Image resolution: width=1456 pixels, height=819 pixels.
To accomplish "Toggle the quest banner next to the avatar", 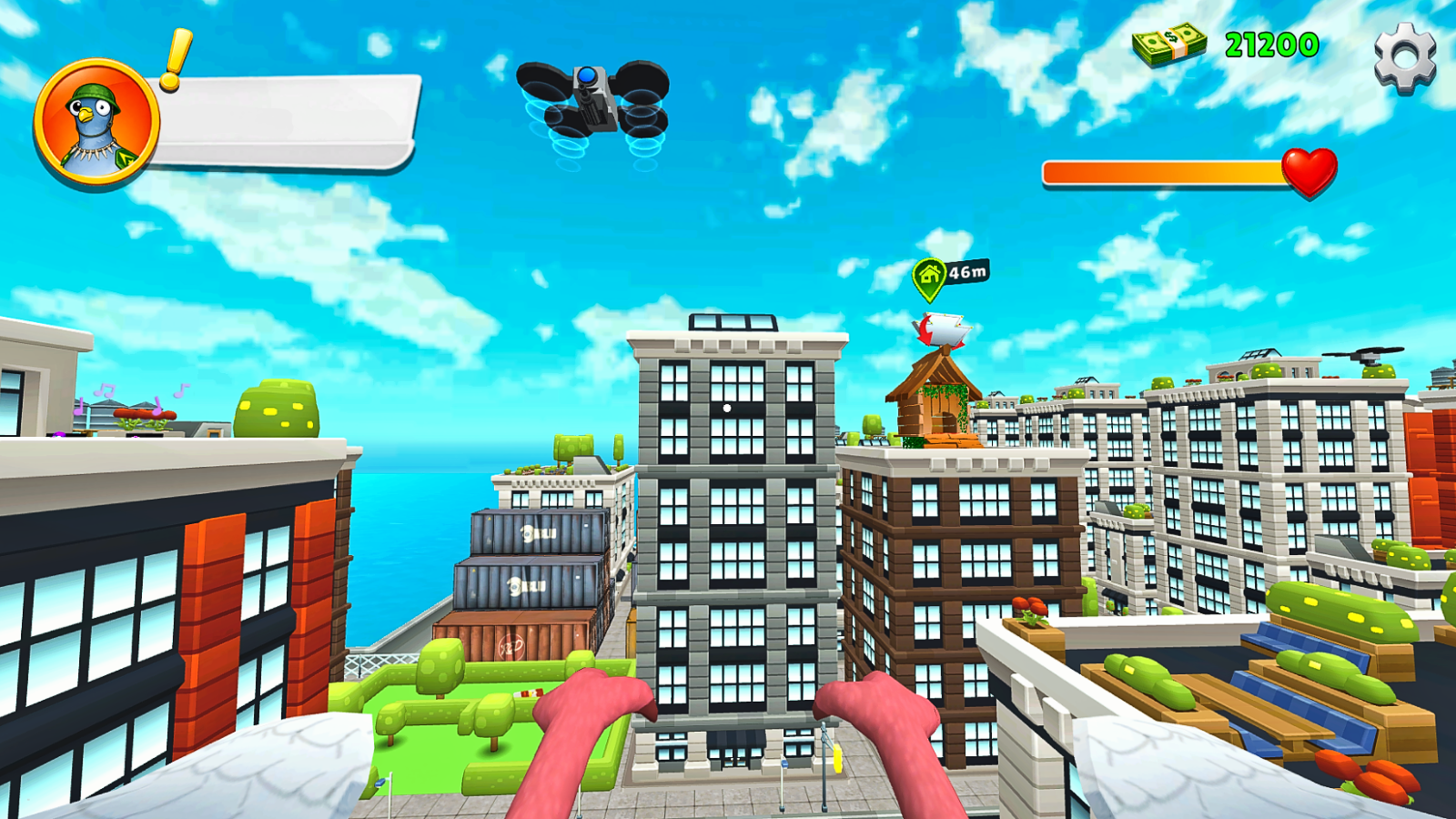I will (282, 123).
